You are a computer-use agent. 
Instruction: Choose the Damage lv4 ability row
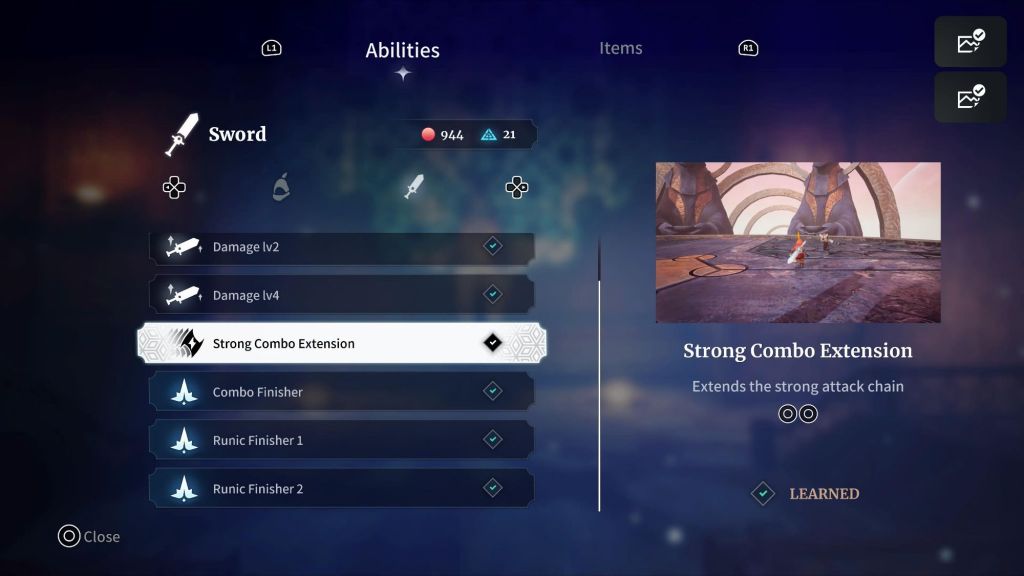point(341,295)
